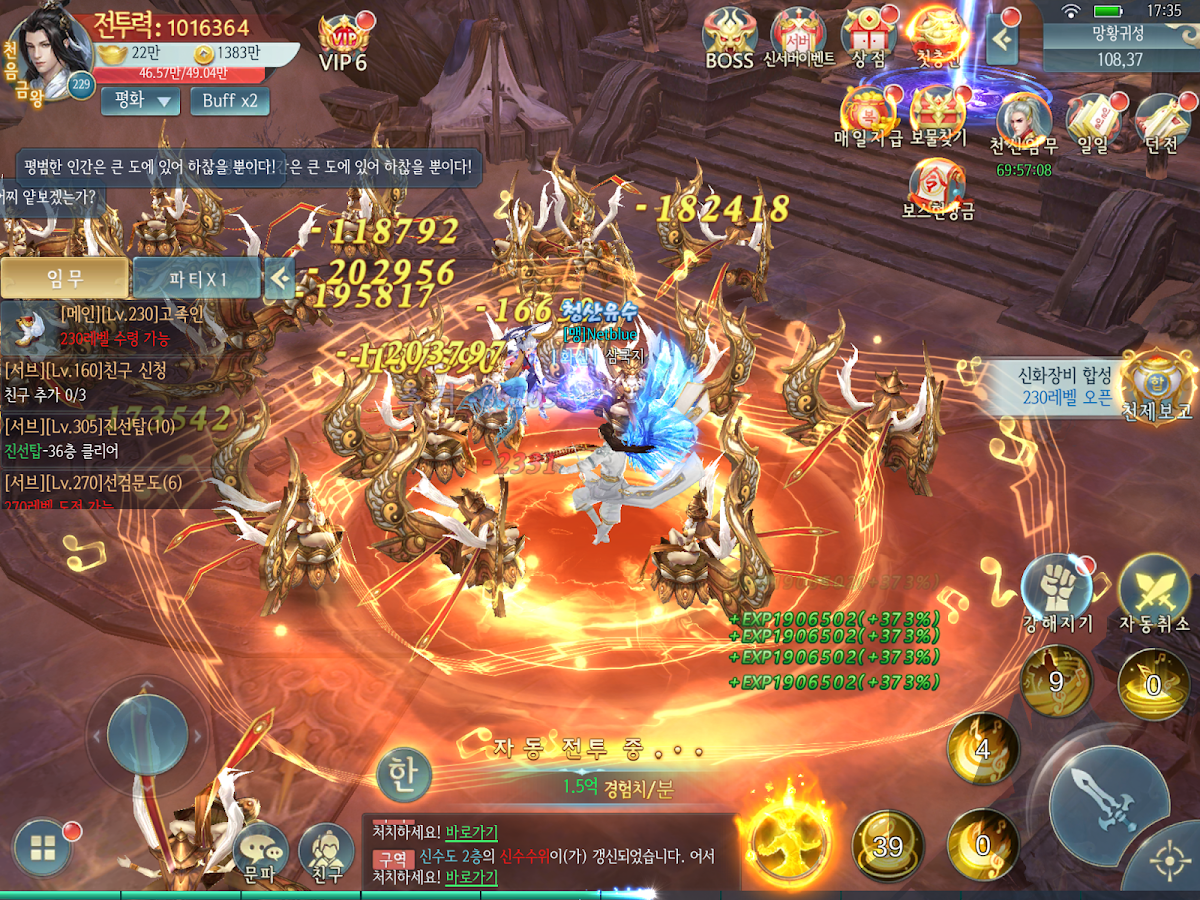This screenshot has width=1200, height=900.
Task: Switch to the 파티 X1 party tab
Action: coord(196,278)
